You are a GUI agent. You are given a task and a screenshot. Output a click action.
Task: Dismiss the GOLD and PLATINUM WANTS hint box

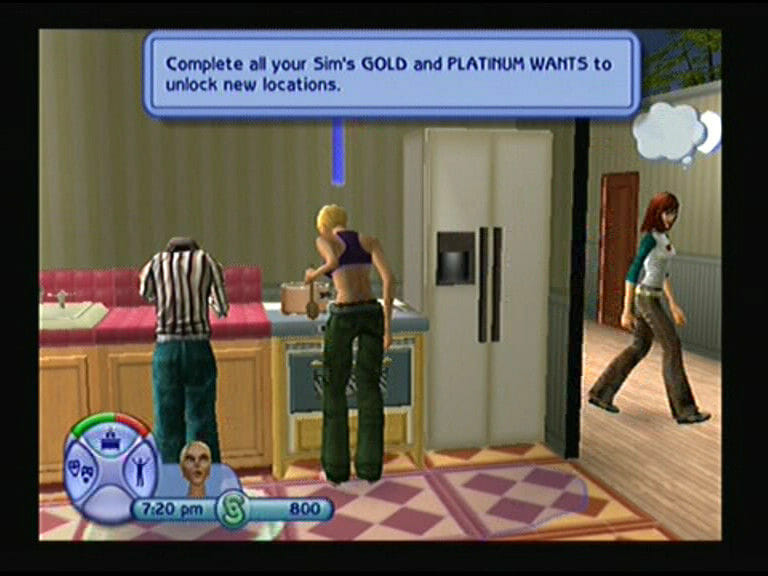click(x=390, y=73)
